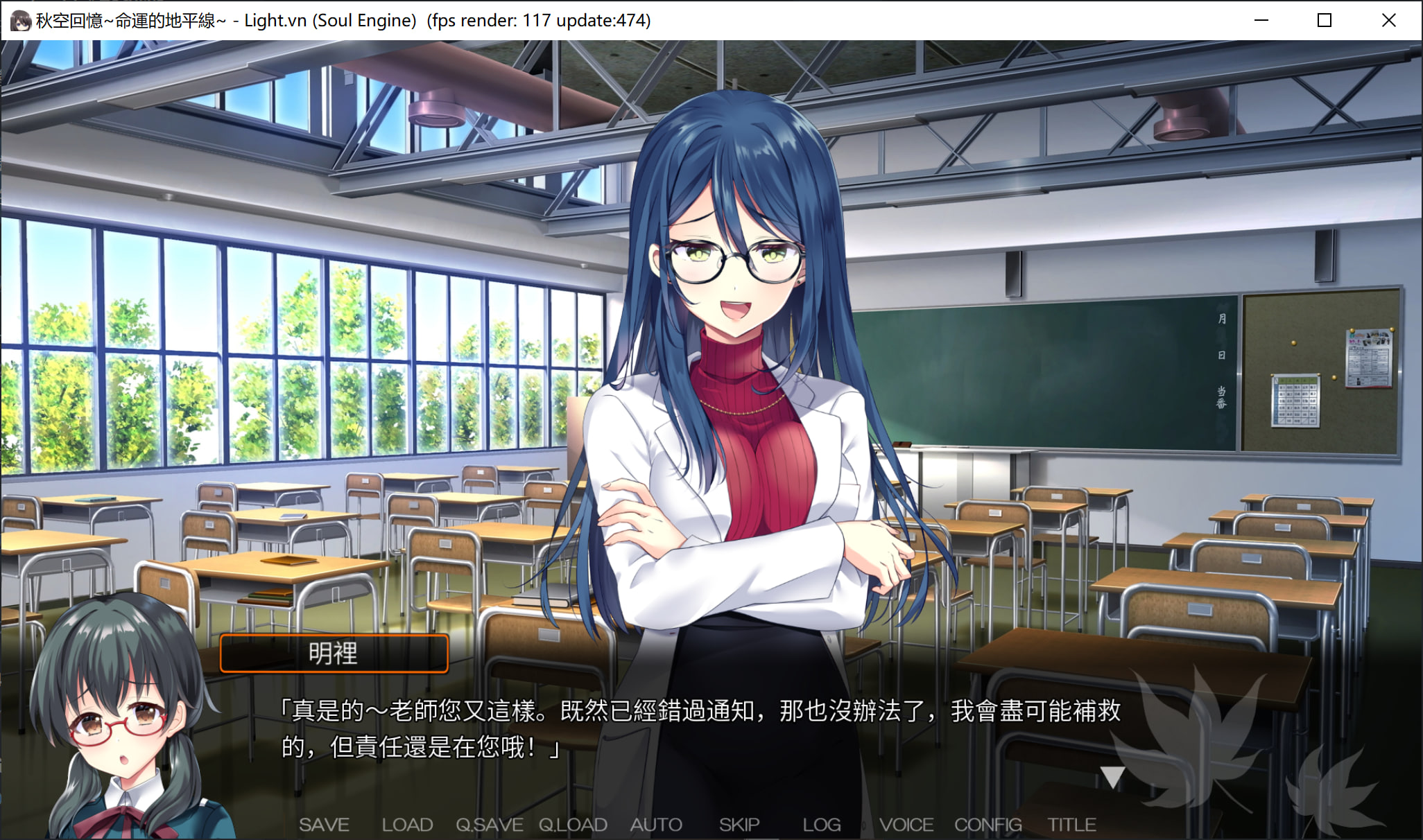This screenshot has height=840, width=1423.
Task: Minimize the game window
Action: pos(1261,20)
